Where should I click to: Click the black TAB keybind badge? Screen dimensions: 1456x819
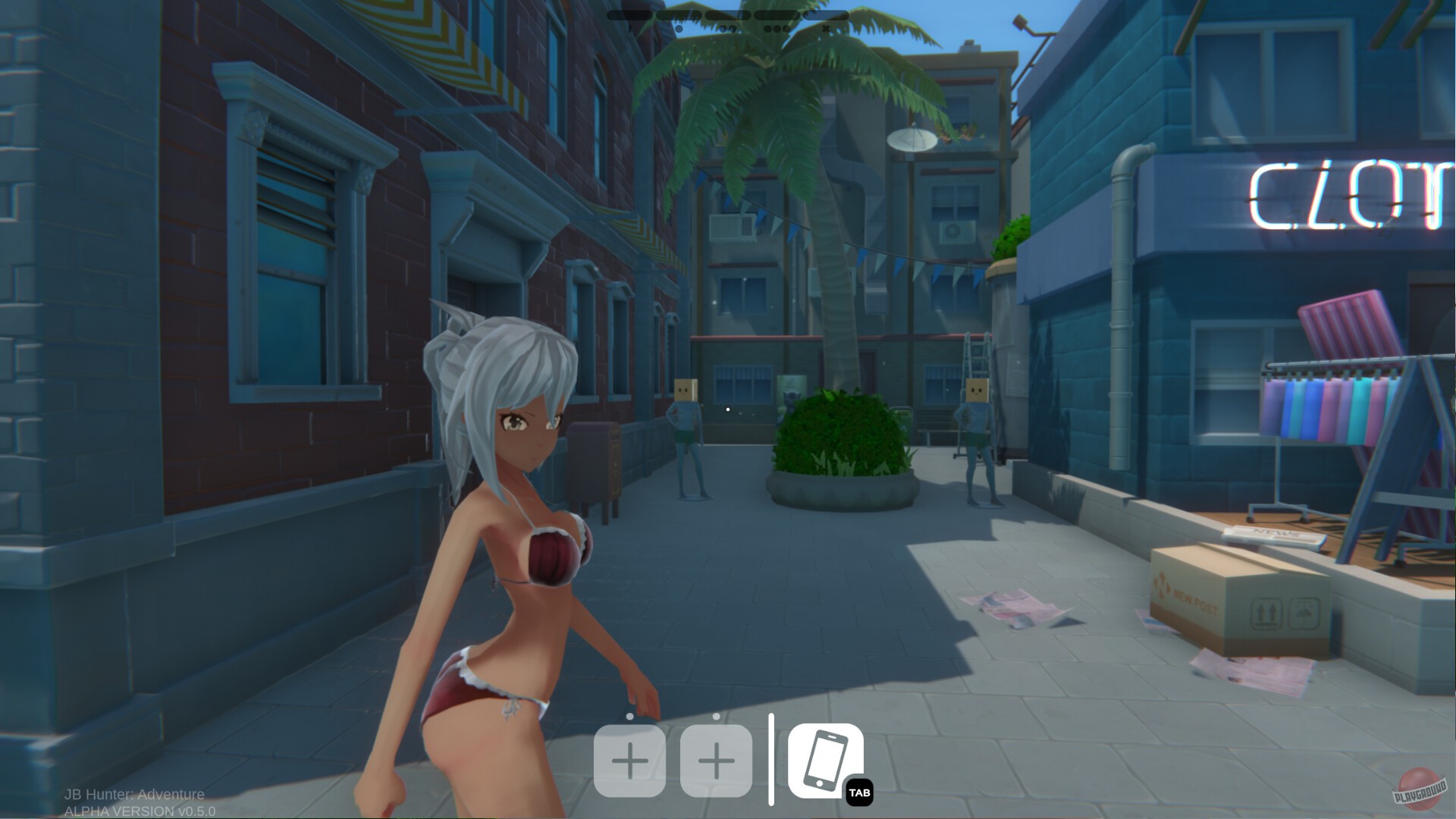coord(861,792)
